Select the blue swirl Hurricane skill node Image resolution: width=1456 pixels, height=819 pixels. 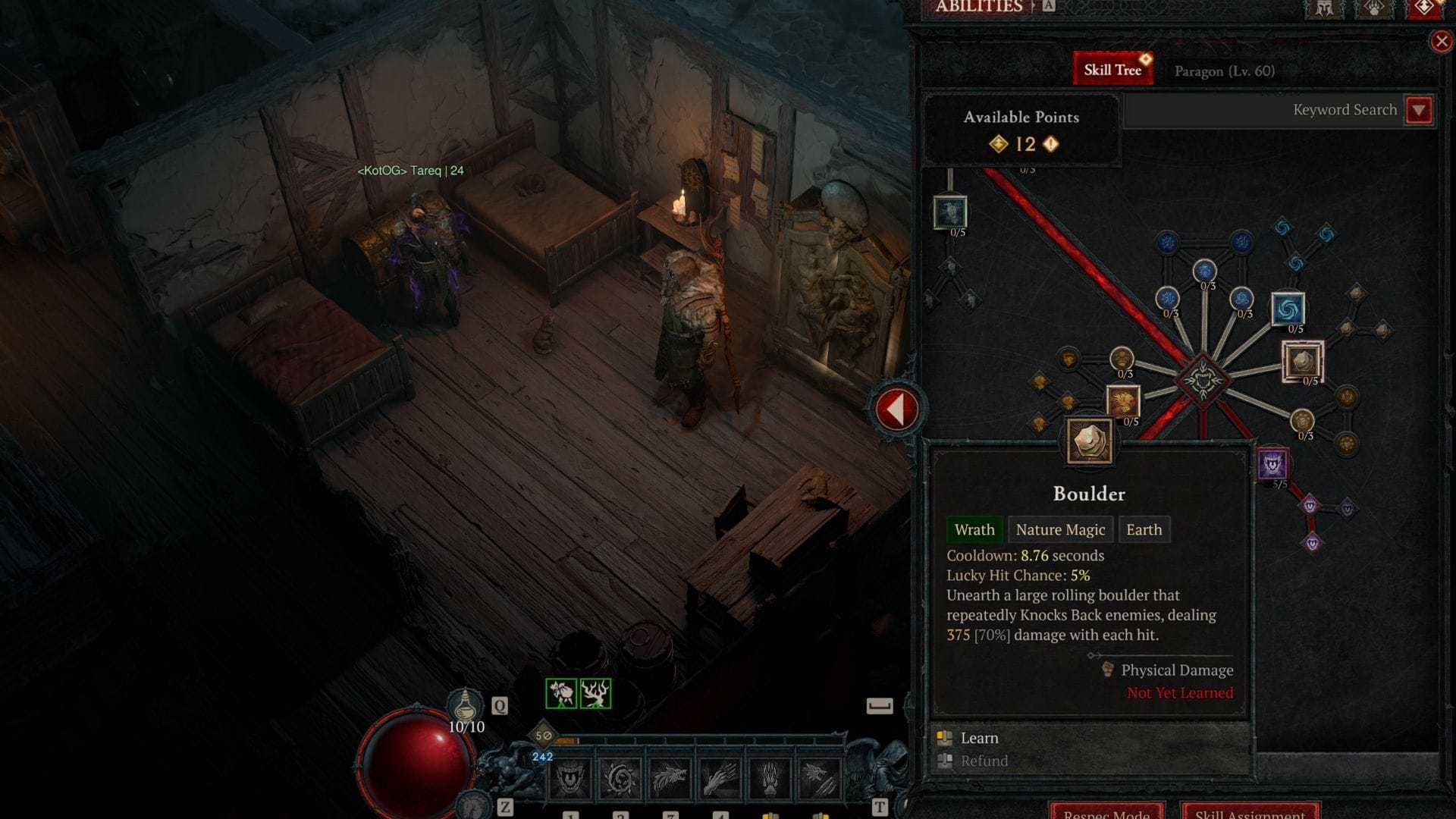tap(1288, 309)
